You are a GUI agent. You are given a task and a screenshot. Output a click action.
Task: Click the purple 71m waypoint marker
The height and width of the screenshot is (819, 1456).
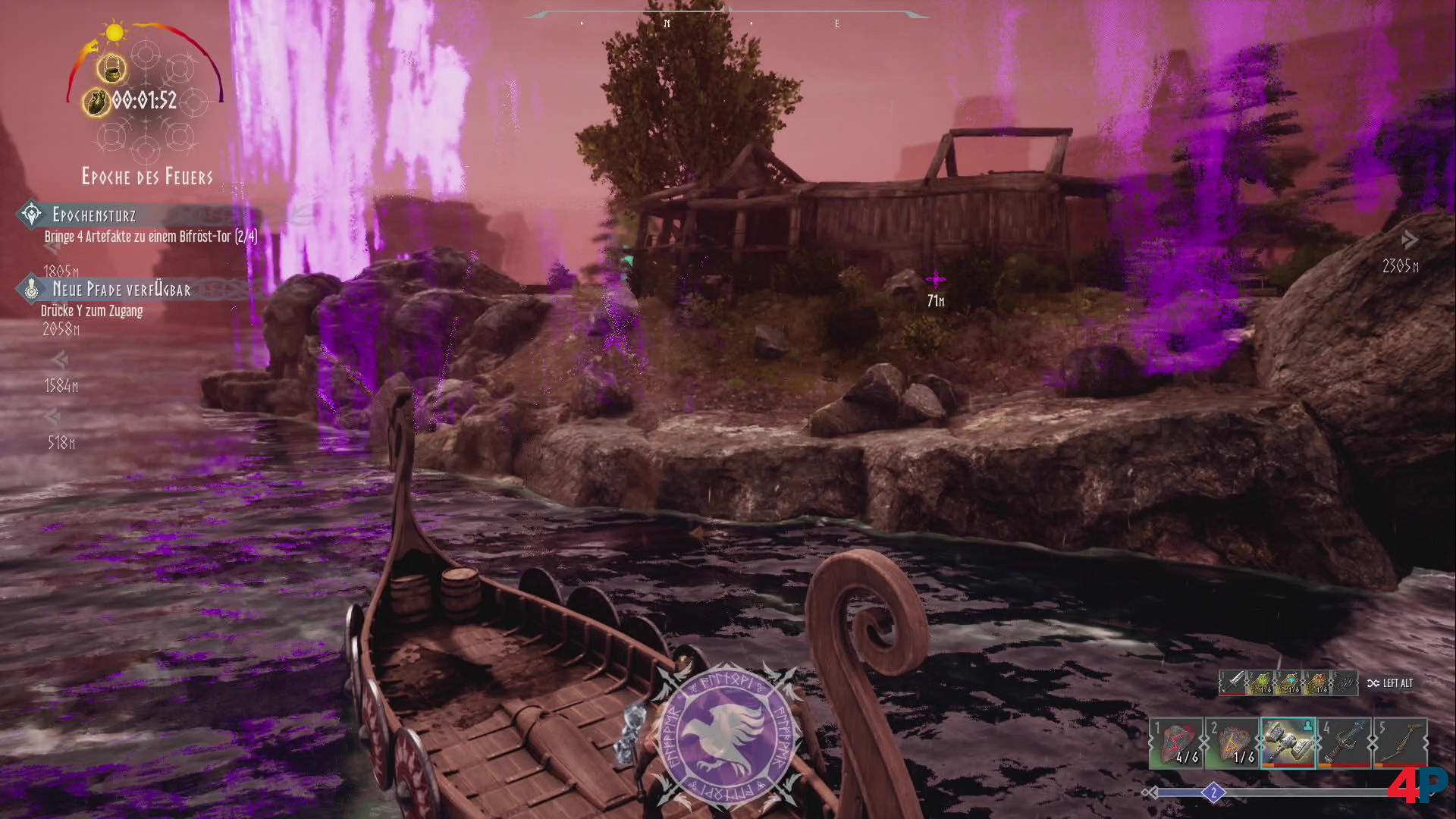(935, 280)
